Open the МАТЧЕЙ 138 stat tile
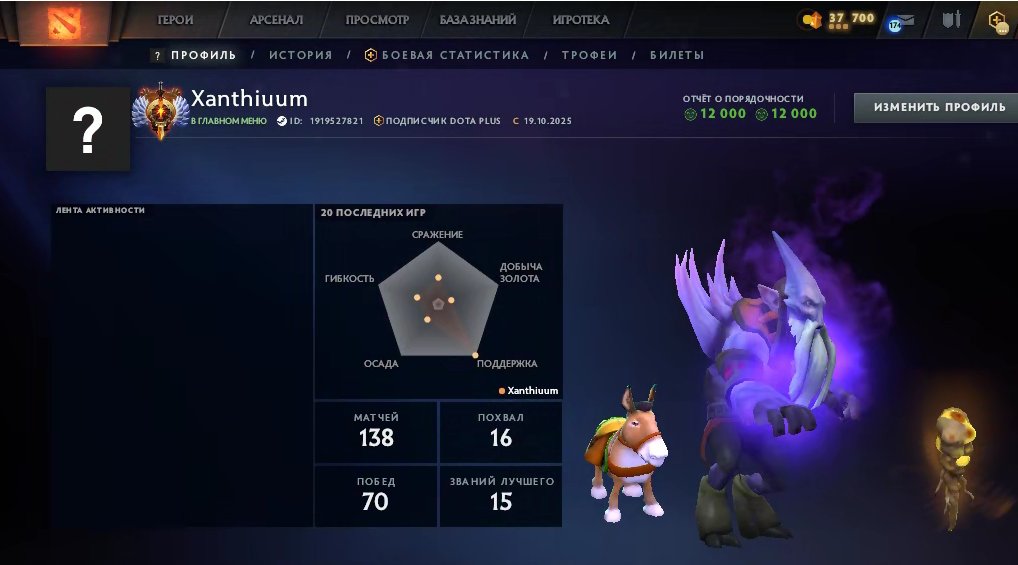Image resolution: width=1018 pixels, height=565 pixels. point(375,431)
